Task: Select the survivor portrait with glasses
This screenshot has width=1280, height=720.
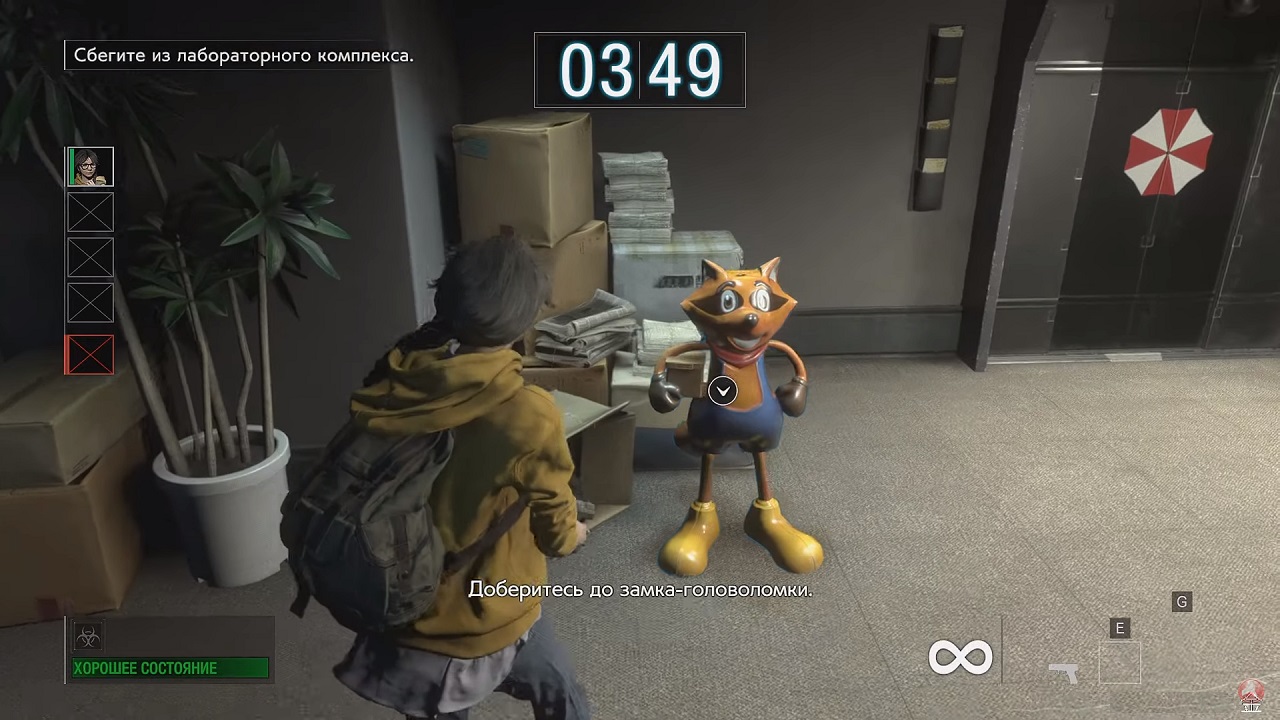Action: pyautogui.click(x=90, y=167)
